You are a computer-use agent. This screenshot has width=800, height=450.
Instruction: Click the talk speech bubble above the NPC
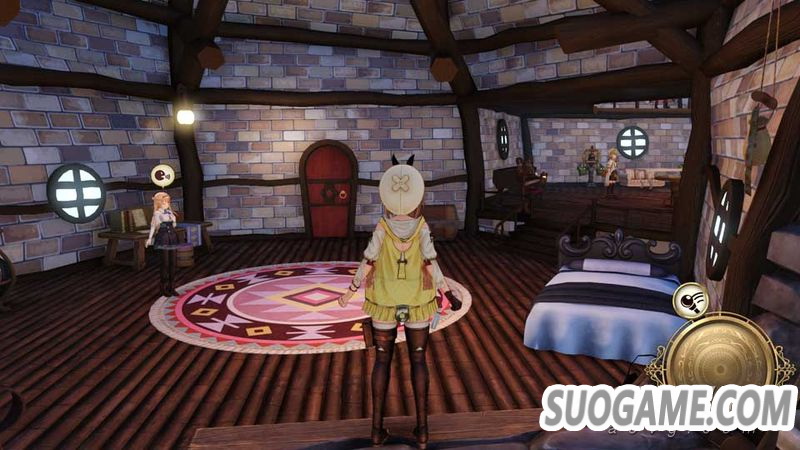pos(161,177)
